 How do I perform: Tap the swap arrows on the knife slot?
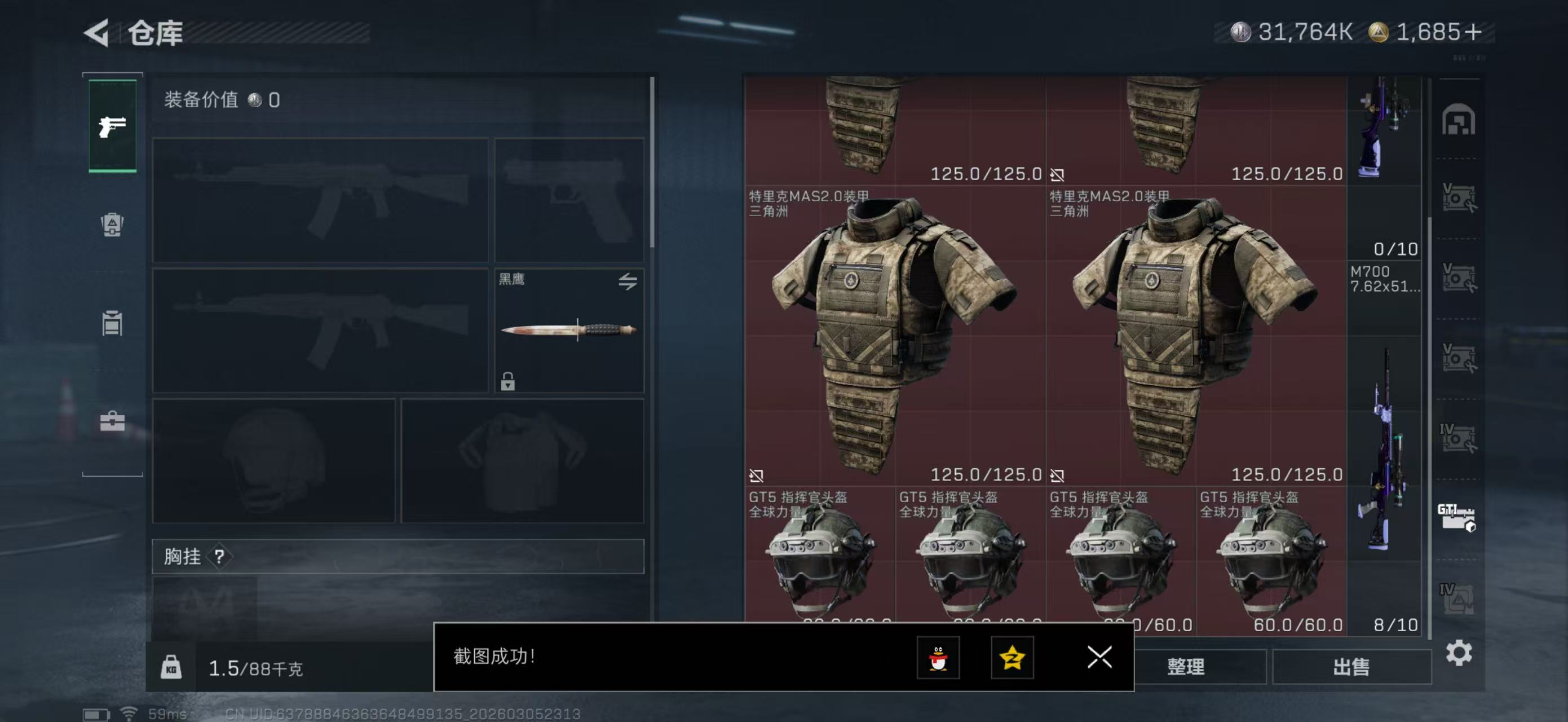[x=628, y=281]
